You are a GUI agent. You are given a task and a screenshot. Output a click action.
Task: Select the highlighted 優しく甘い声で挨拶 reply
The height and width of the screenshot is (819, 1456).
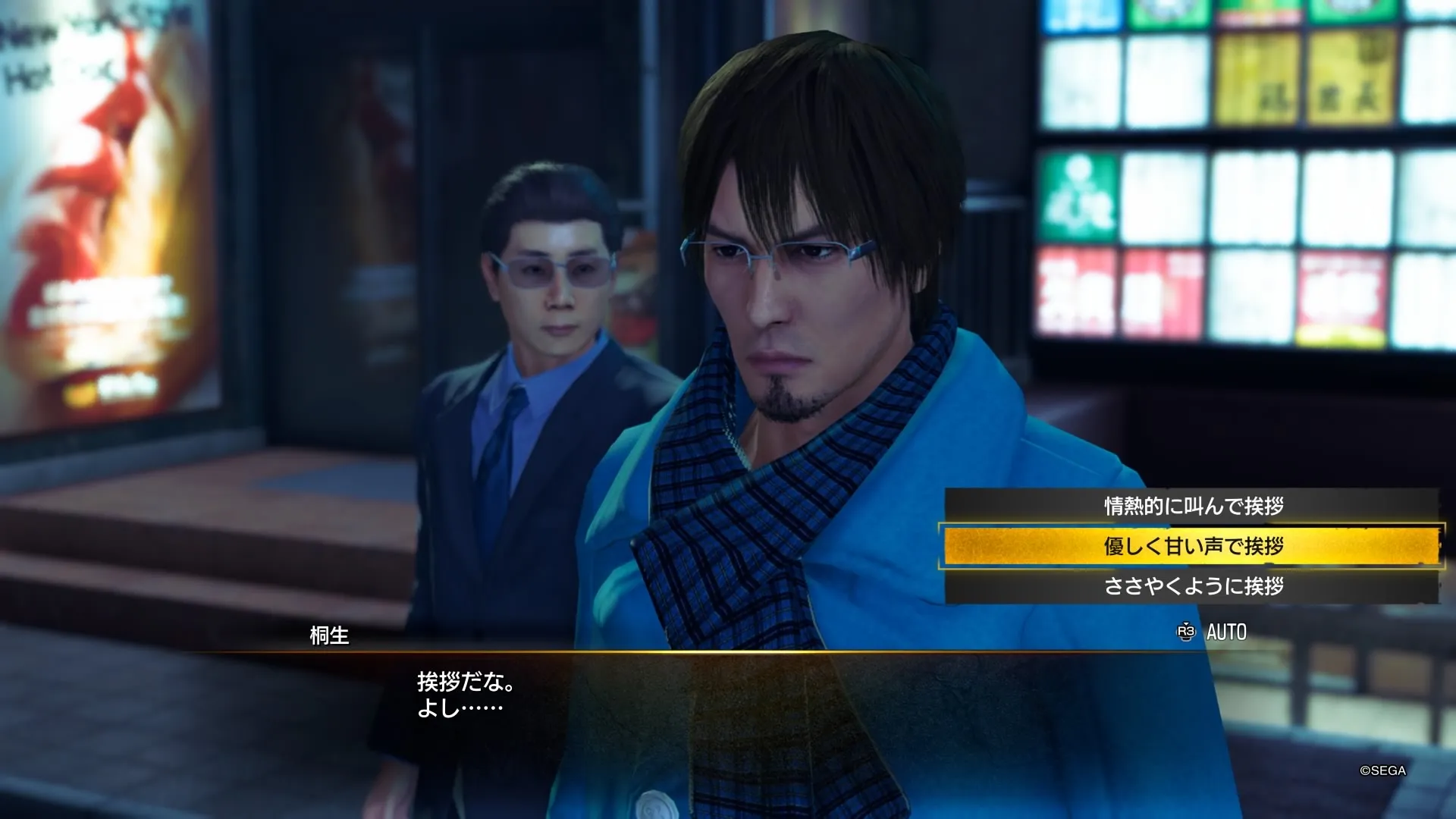pyautogui.click(x=1192, y=546)
